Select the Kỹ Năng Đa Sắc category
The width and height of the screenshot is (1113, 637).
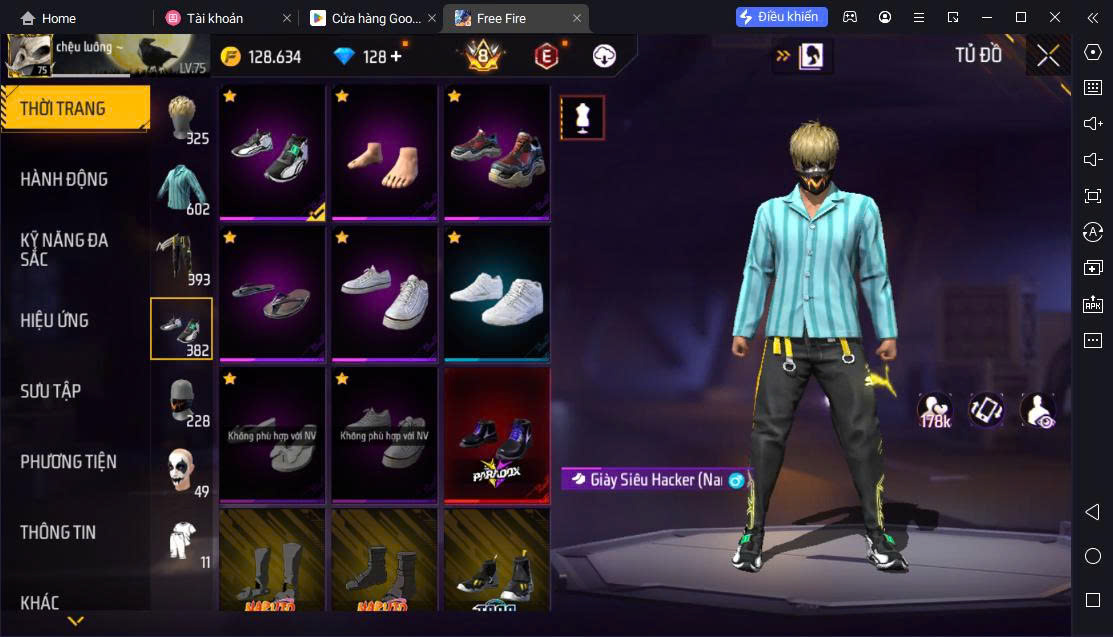click(x=64, y=249)
